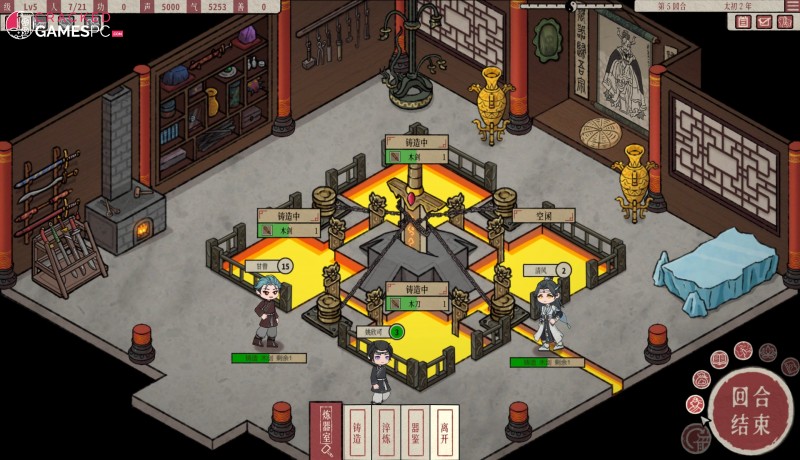Viewport: 800px width, 460px height.
Task: Open the calendar log icon
Action: pyautogui.click(x=743, y=21)
